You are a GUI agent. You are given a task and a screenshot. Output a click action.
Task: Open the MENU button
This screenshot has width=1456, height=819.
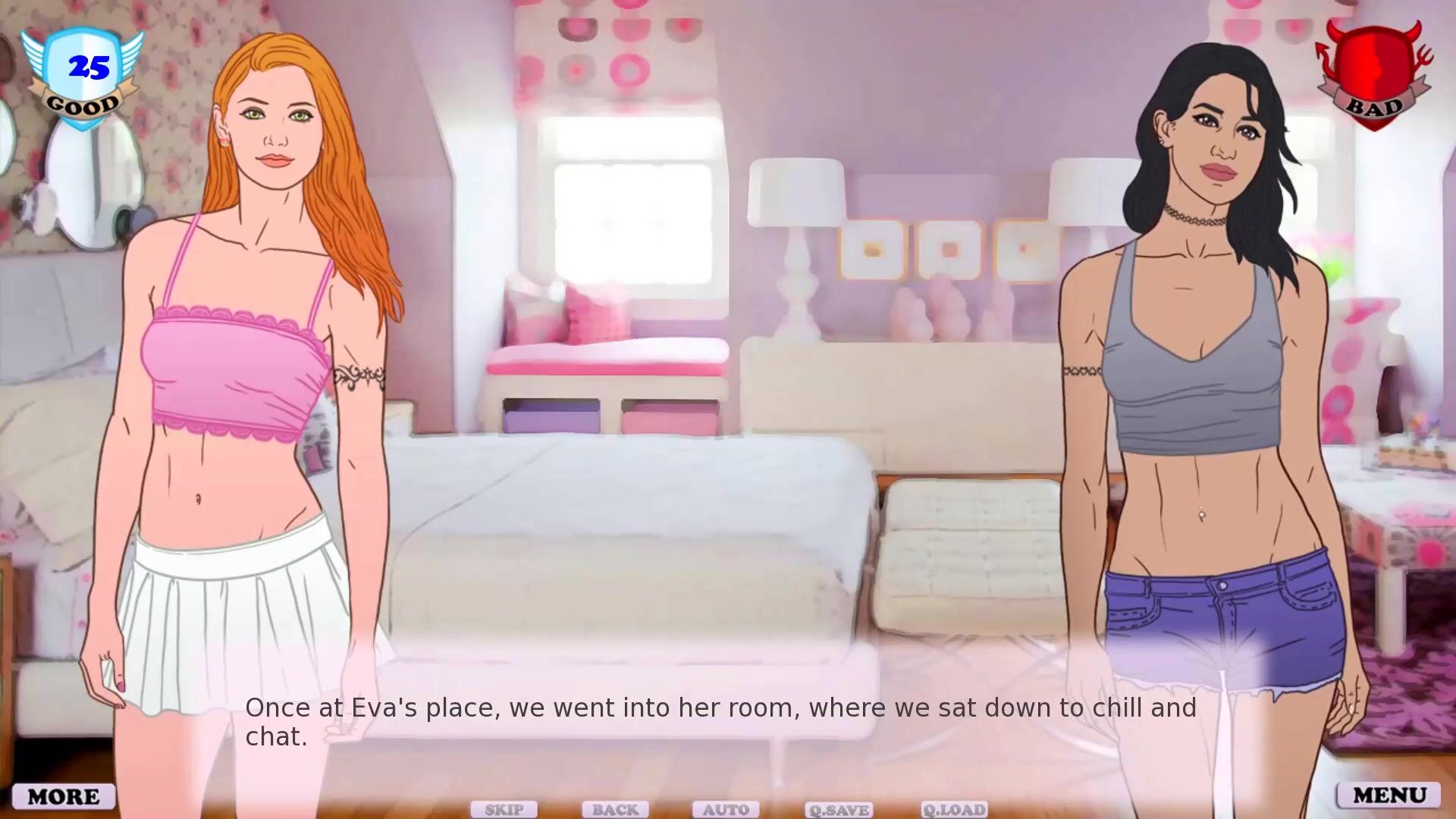1389,795
